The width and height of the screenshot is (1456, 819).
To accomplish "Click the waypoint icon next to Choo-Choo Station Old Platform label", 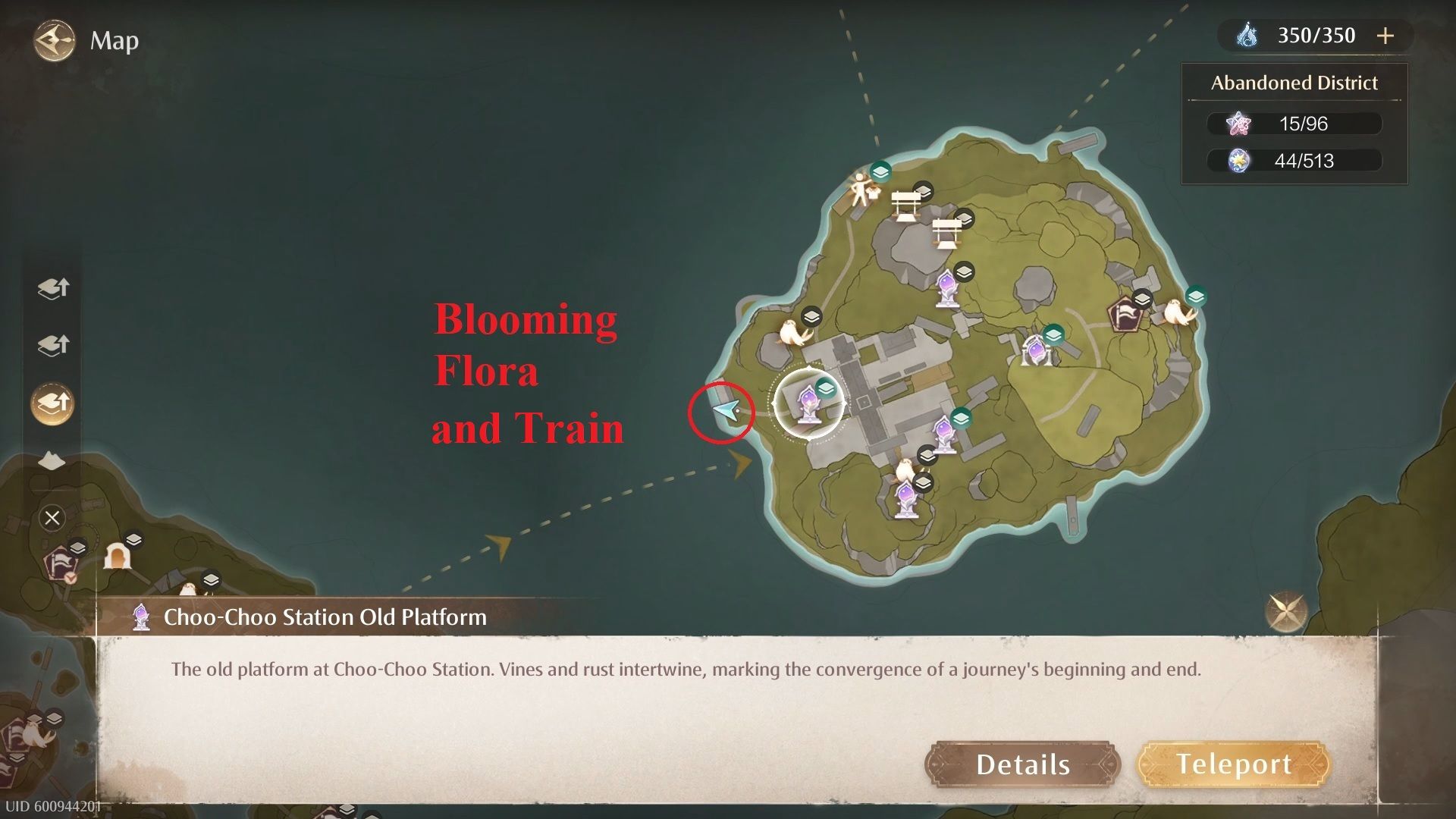I will click(141, 617).
